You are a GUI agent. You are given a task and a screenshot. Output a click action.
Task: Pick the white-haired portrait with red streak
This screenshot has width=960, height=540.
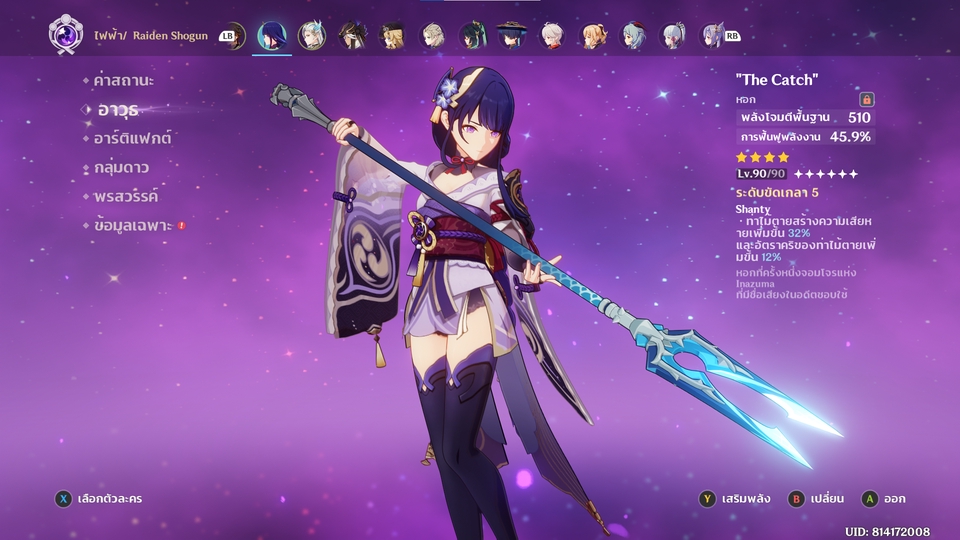click(552, 36)
